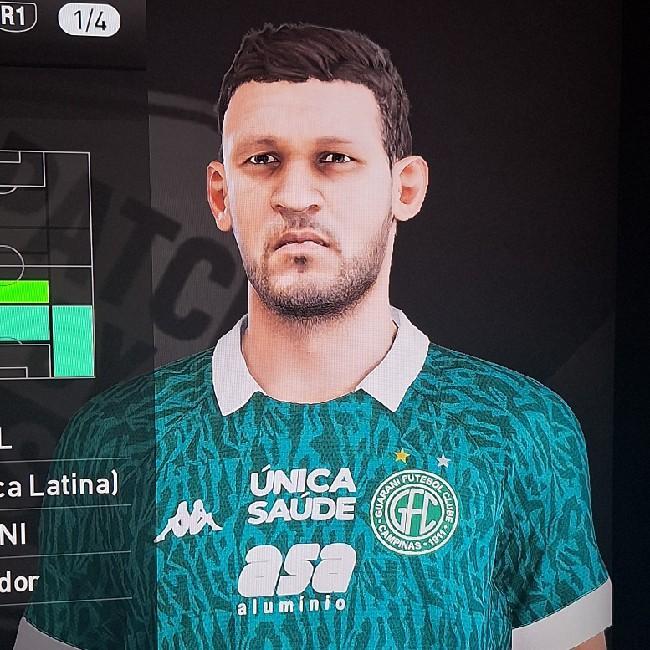Screen dimensions: 650x650
Task: Click the 1/4 page indicator
Action: [x=91, y=23]
